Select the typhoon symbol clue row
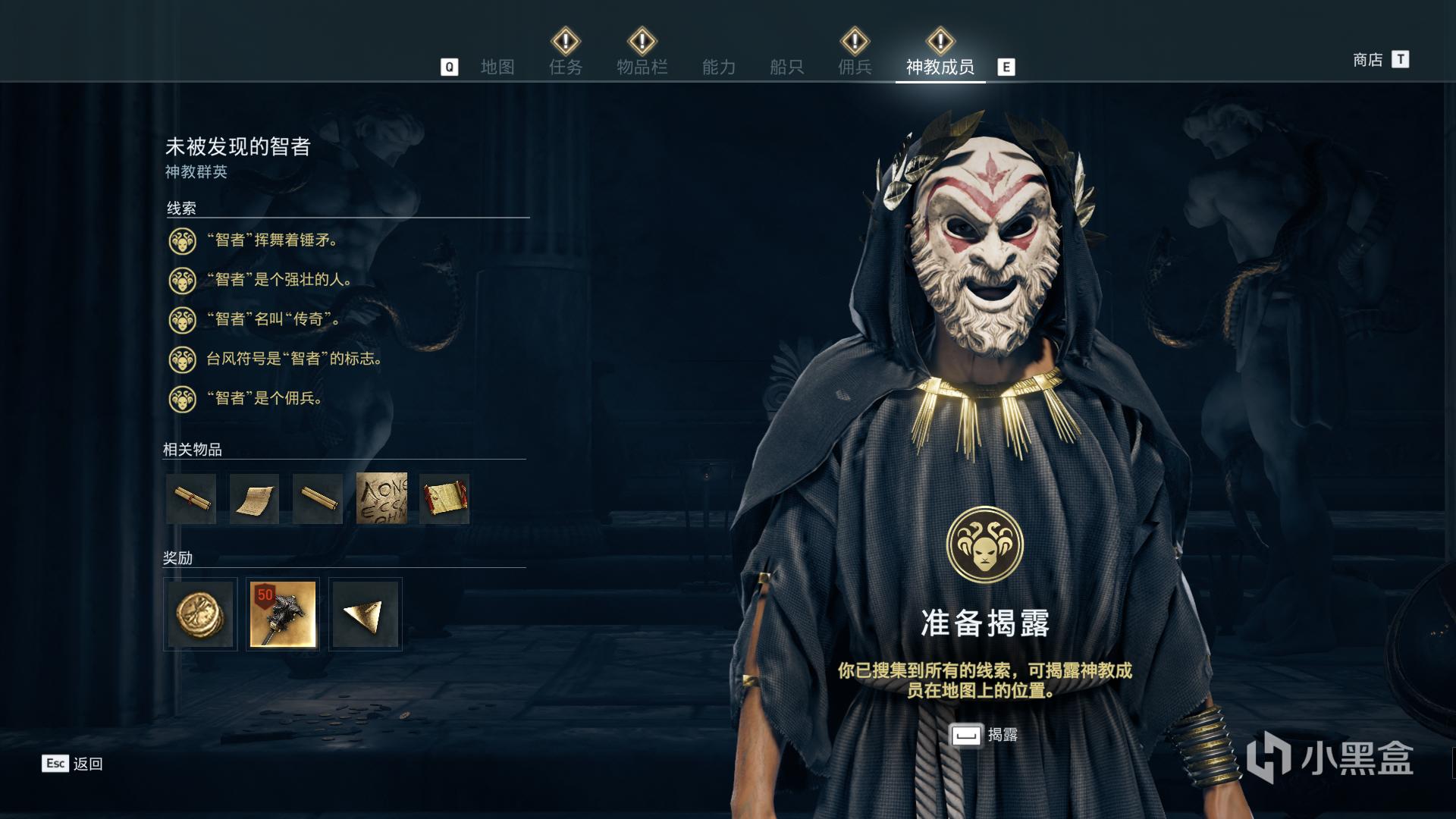 (294, 359)
